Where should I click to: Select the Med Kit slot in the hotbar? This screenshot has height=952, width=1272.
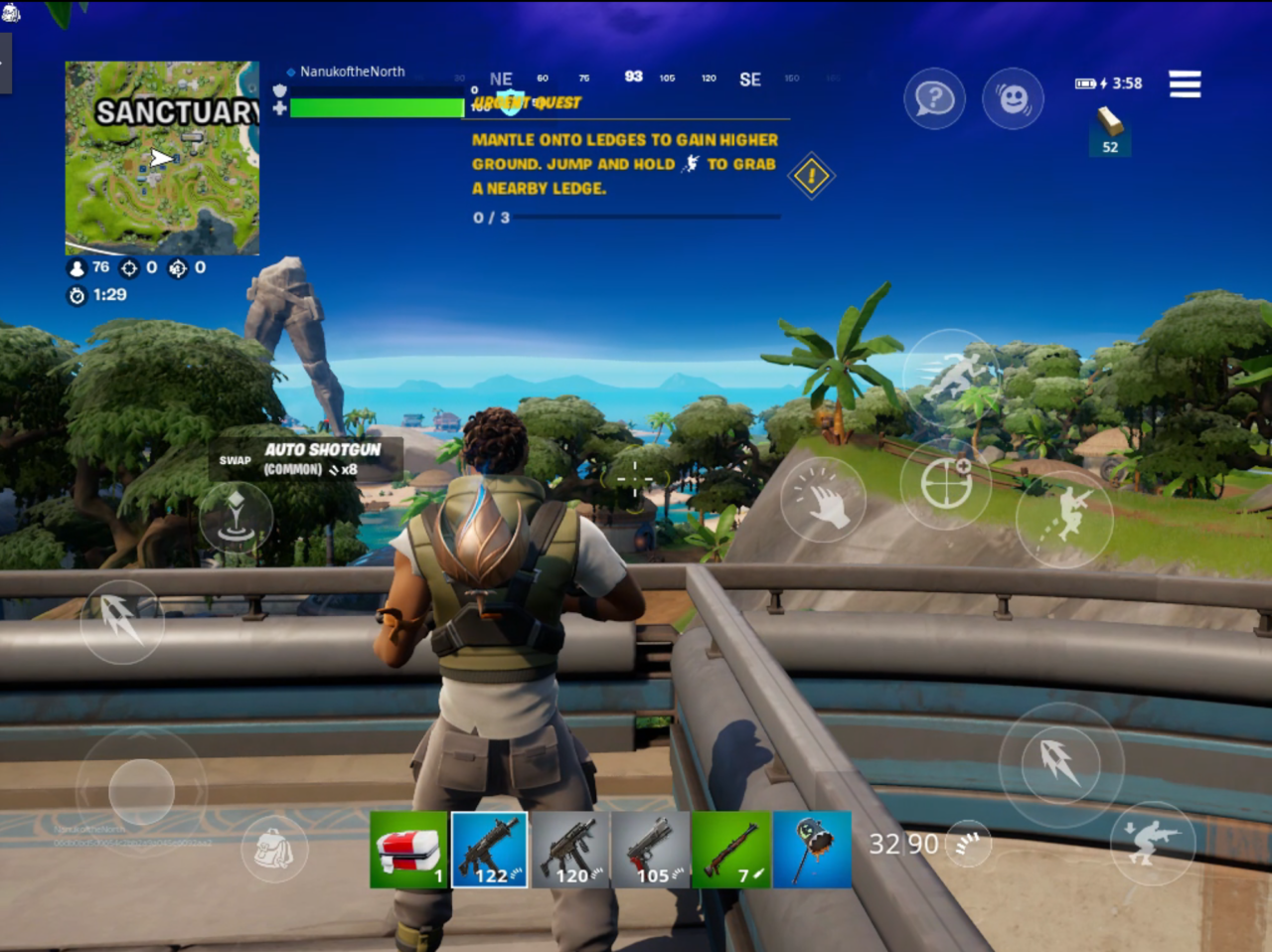pos(408,850)
